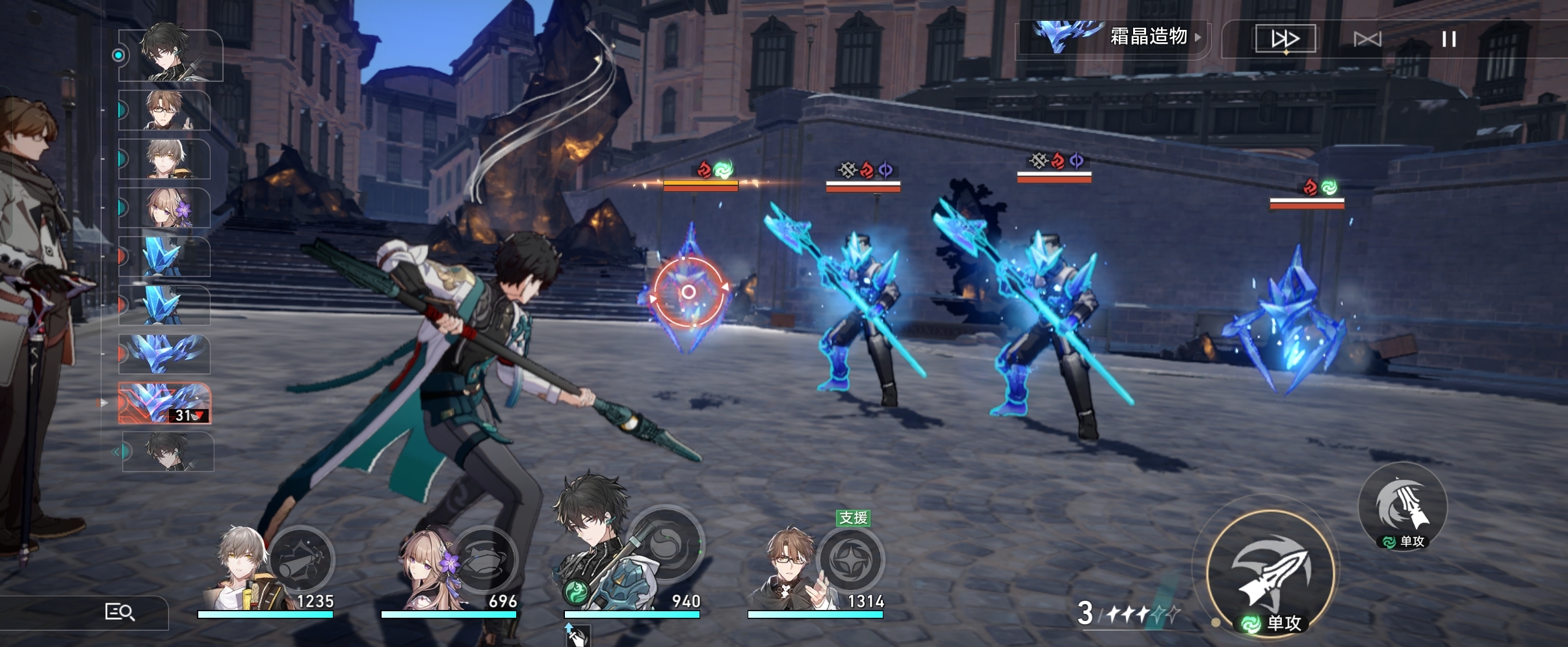Activate the purple-flower girl's ultimate (696 HP)
This screenshot has height=647, width=1568.
click(484, 559)
